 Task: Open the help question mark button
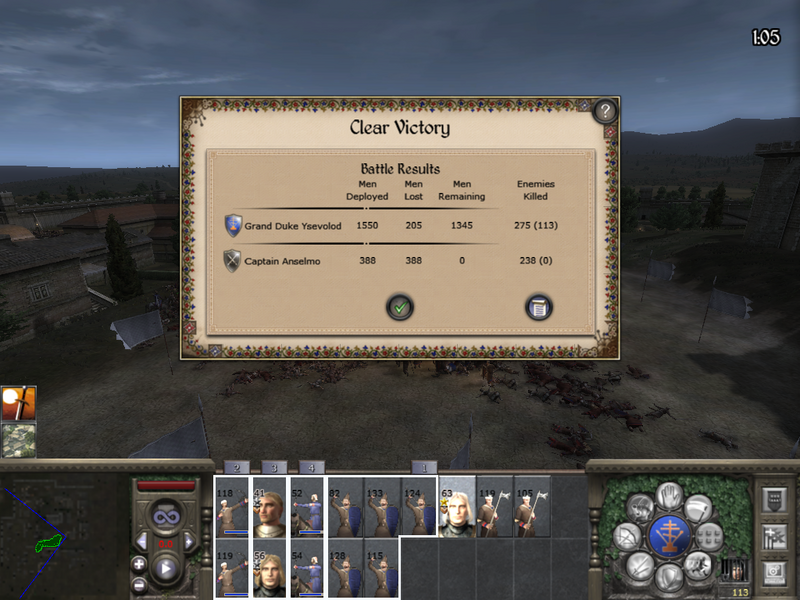[x=605, y=112]
